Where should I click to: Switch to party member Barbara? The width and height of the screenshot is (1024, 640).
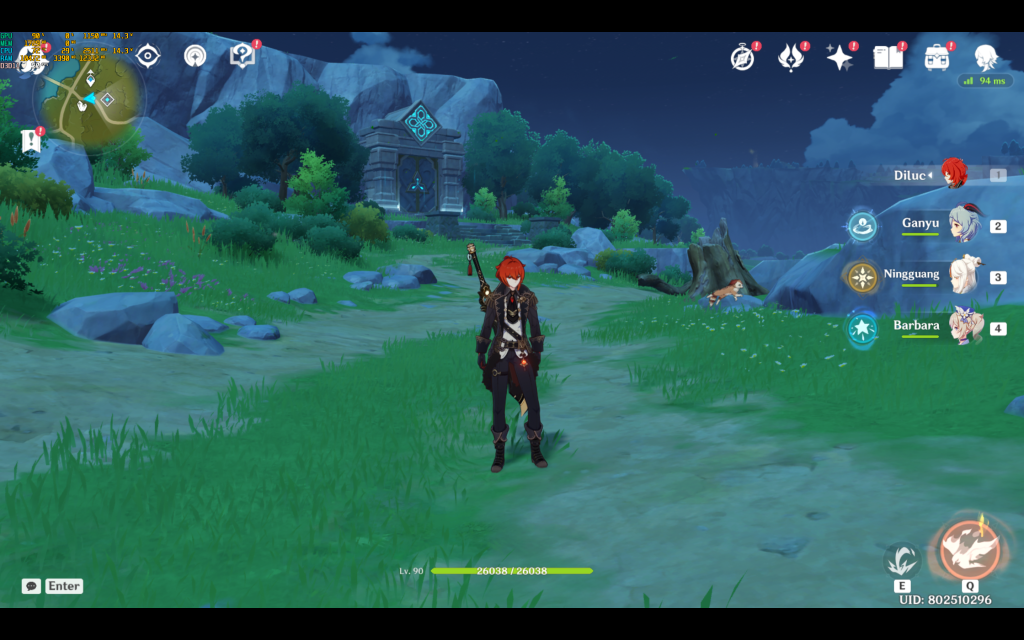(x=965, y=327)
